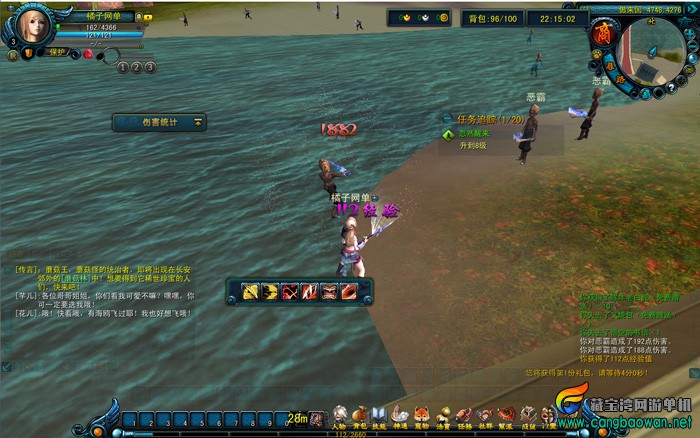The image size is (700, 438).
Task: Select the 忽然醒来 quest entry
Action: (476, 133)
